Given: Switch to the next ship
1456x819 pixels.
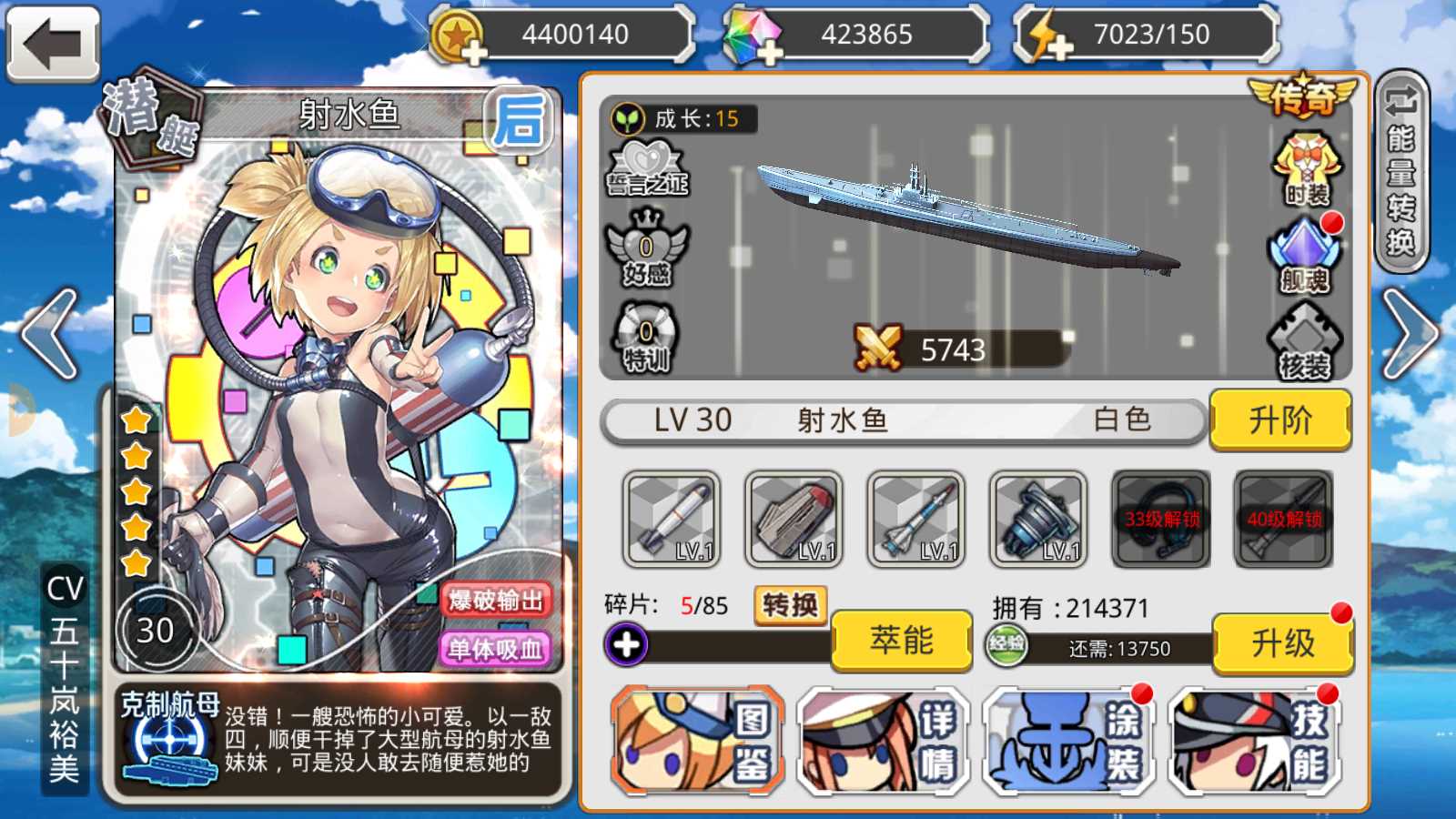Looking at the screenshot, I should click(x=1409, y=334).
